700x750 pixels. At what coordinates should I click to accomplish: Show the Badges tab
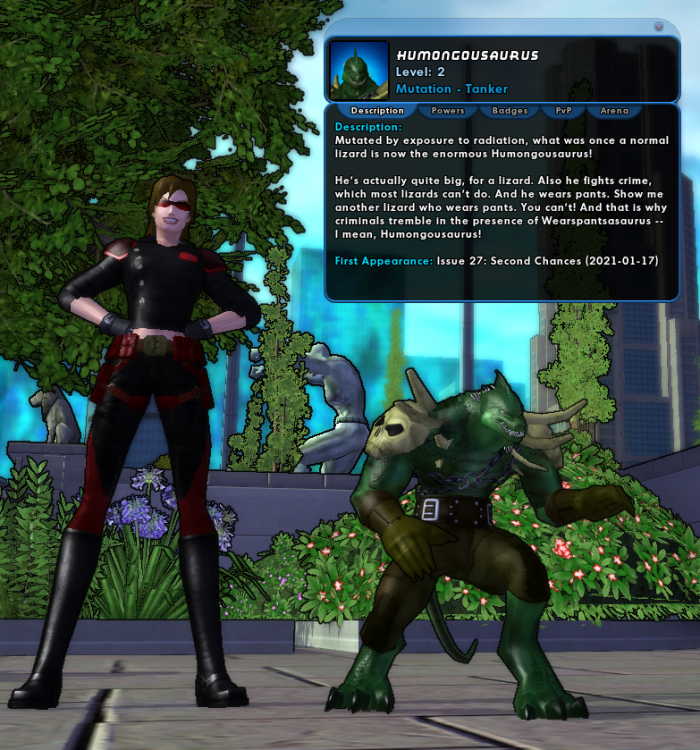tap(510, 111)
